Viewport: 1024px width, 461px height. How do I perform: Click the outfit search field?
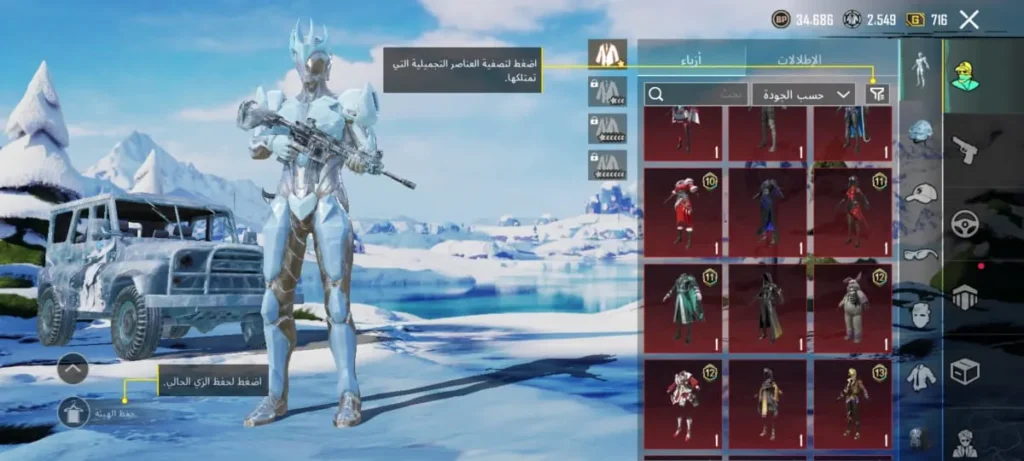(x=696, y=94)
